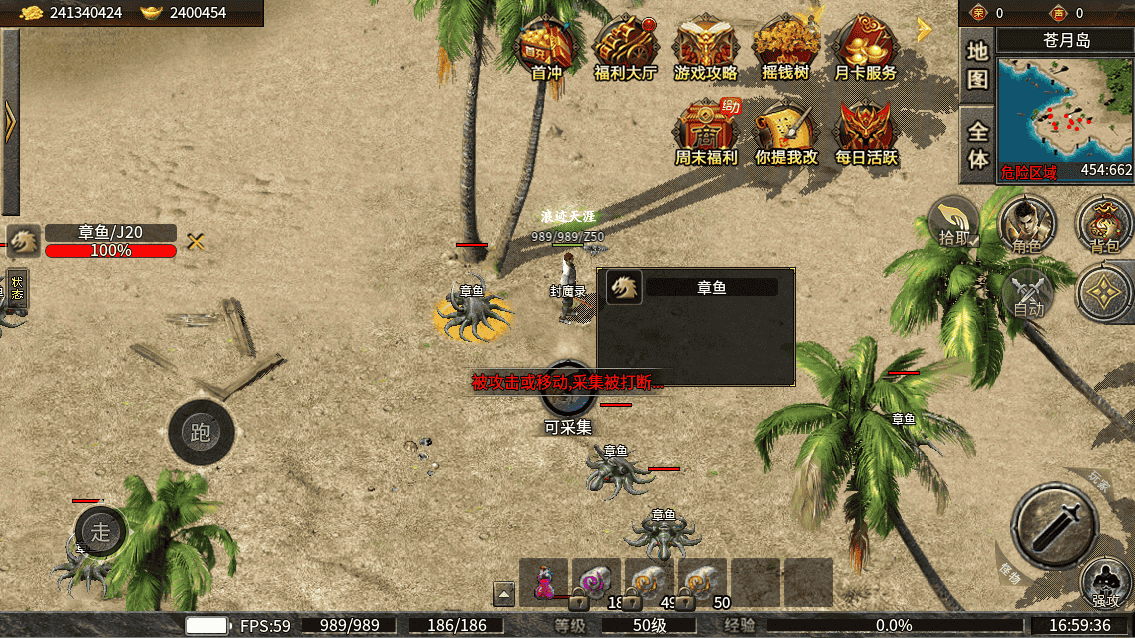Open the 周末福利 weekend bonus

pyautogui.click(x=705, y=132)
